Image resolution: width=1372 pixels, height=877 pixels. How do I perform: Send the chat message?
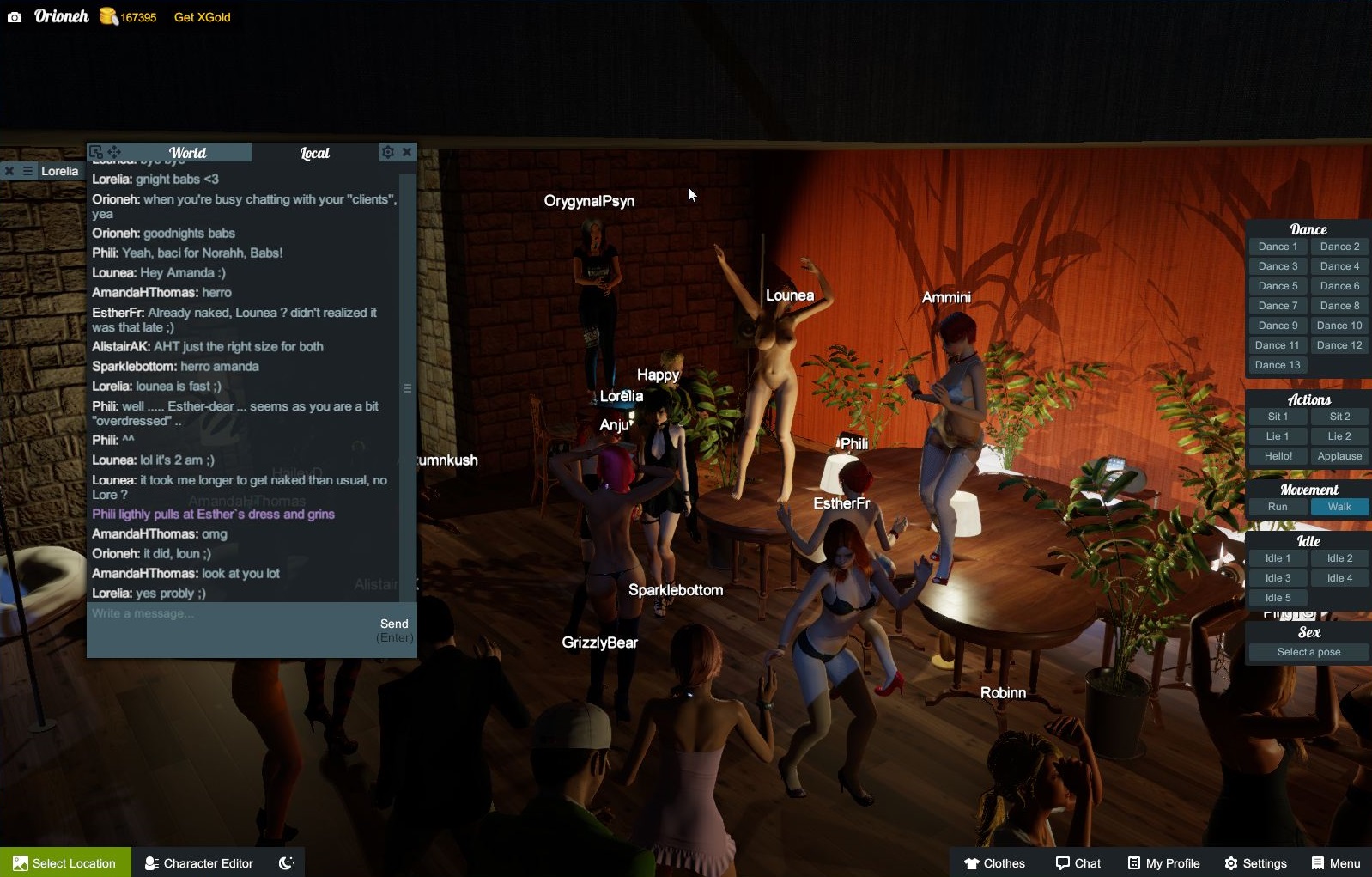coord(394,624)
